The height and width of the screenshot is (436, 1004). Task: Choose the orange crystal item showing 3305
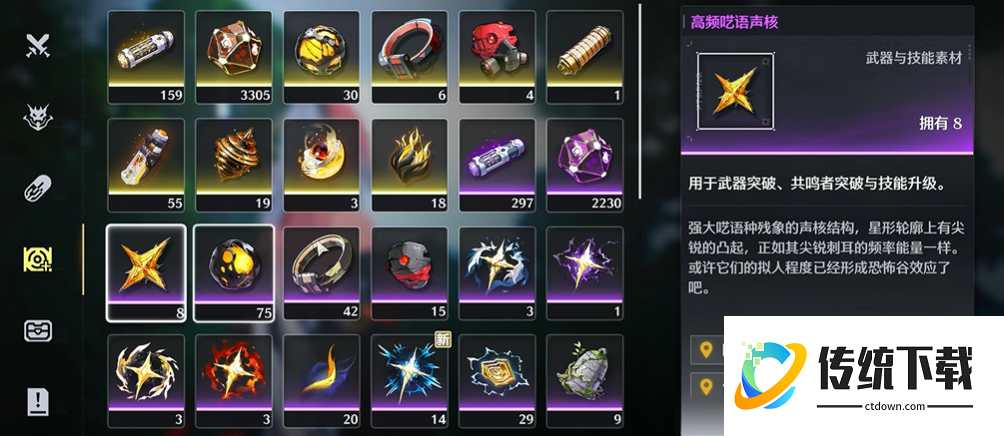pyautogui.click(x=234, y=55)
